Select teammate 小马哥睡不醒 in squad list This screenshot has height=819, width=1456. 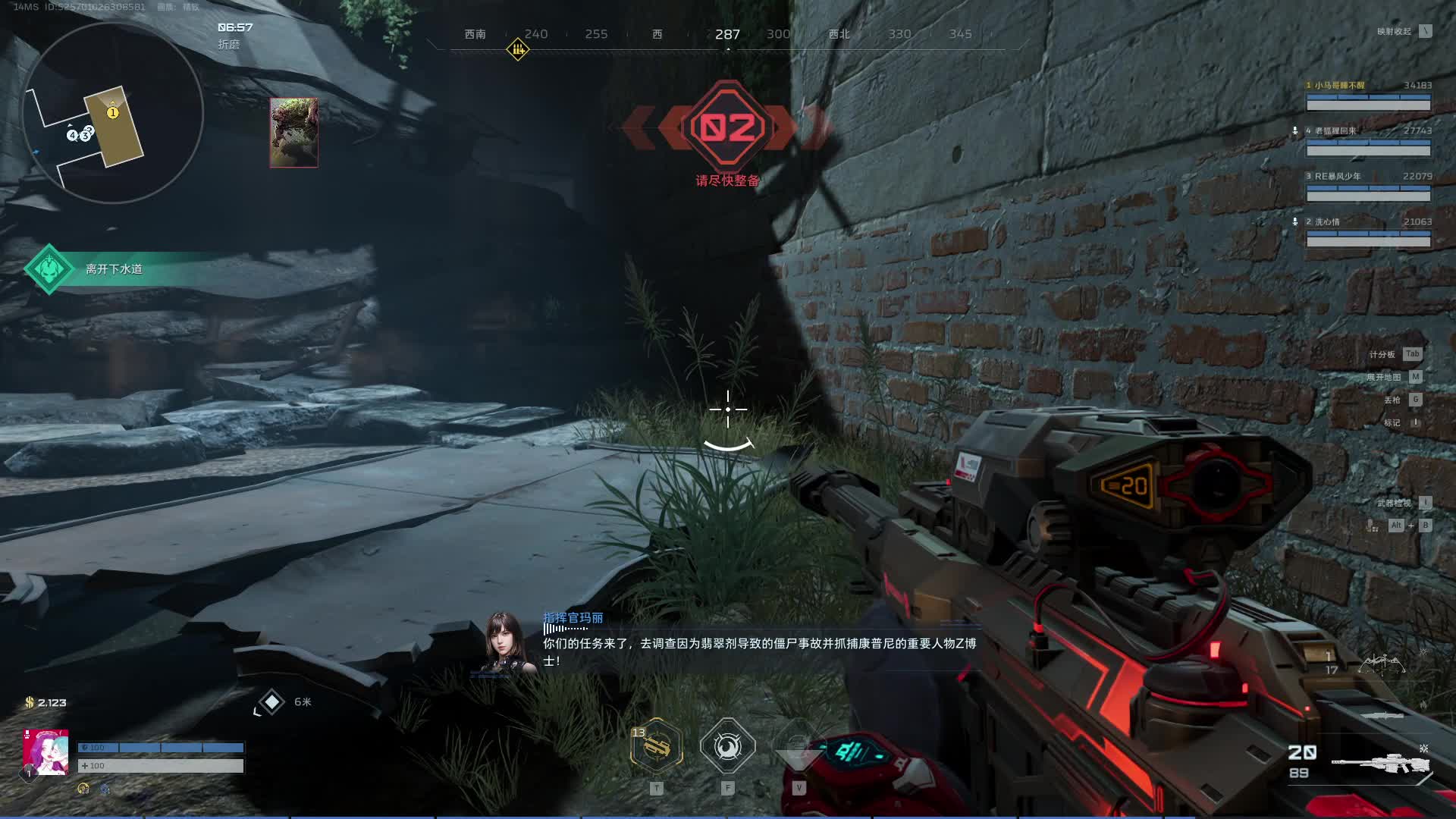tap(1368, 96)
